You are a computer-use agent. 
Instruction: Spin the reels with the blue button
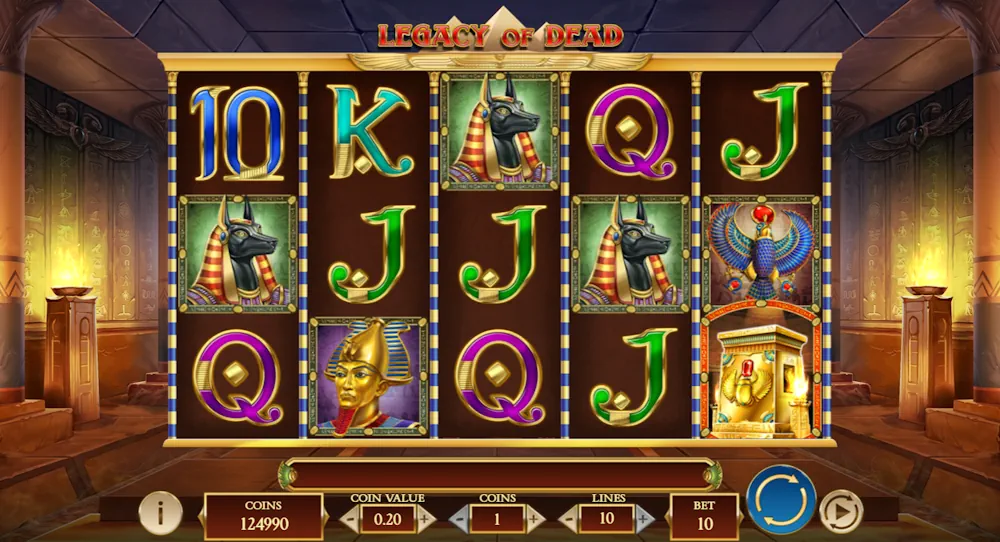(781, 499)
